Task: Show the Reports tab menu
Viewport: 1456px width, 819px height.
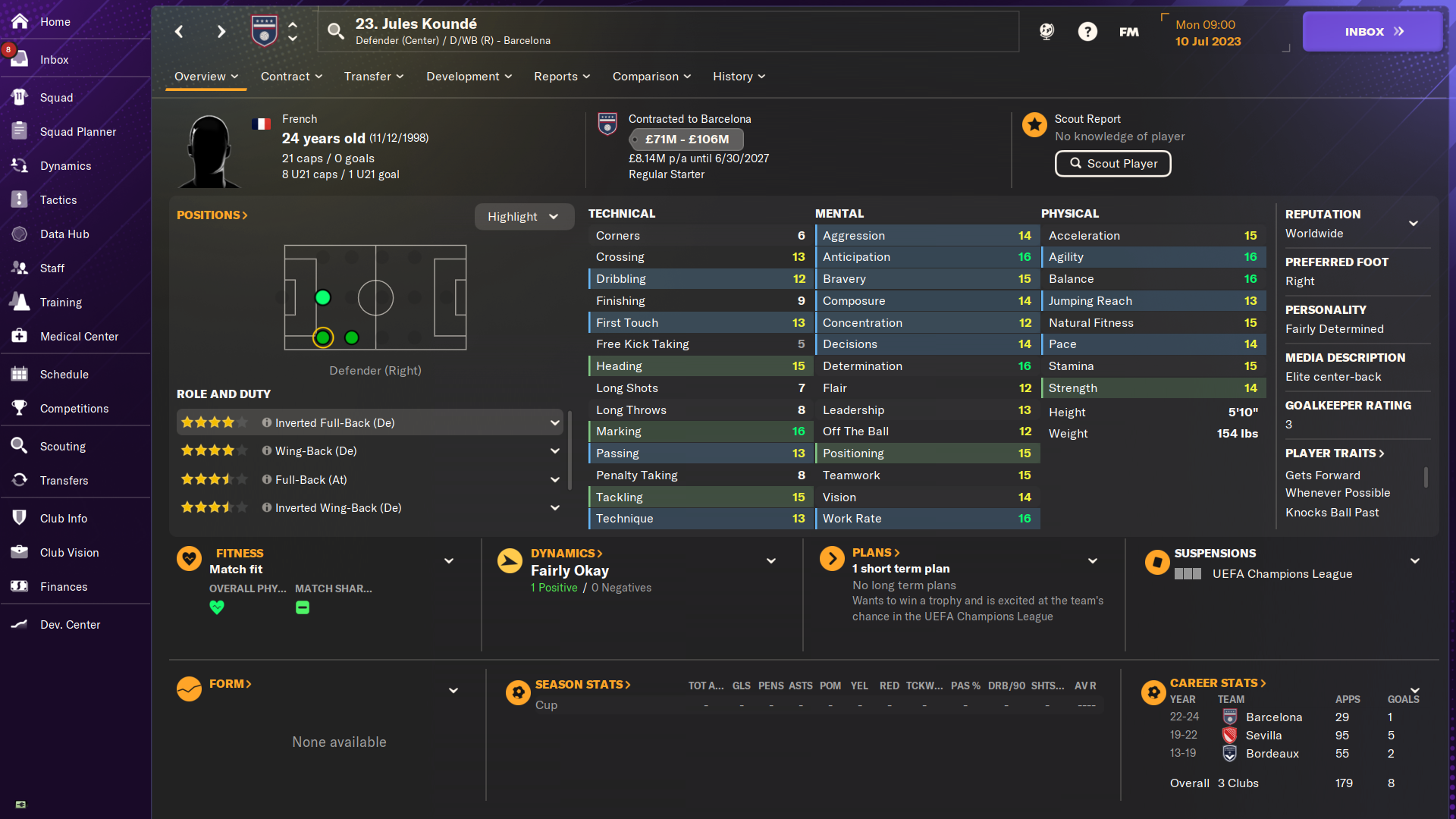Action: click(561, 77)
